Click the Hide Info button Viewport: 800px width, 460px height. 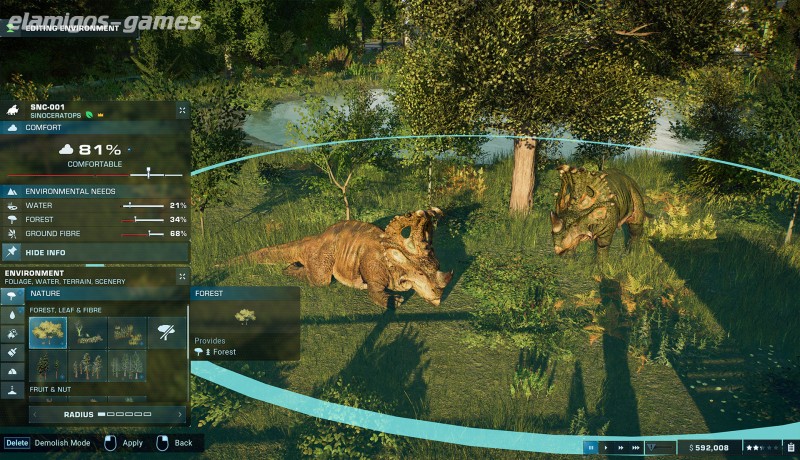pos(45,253)
